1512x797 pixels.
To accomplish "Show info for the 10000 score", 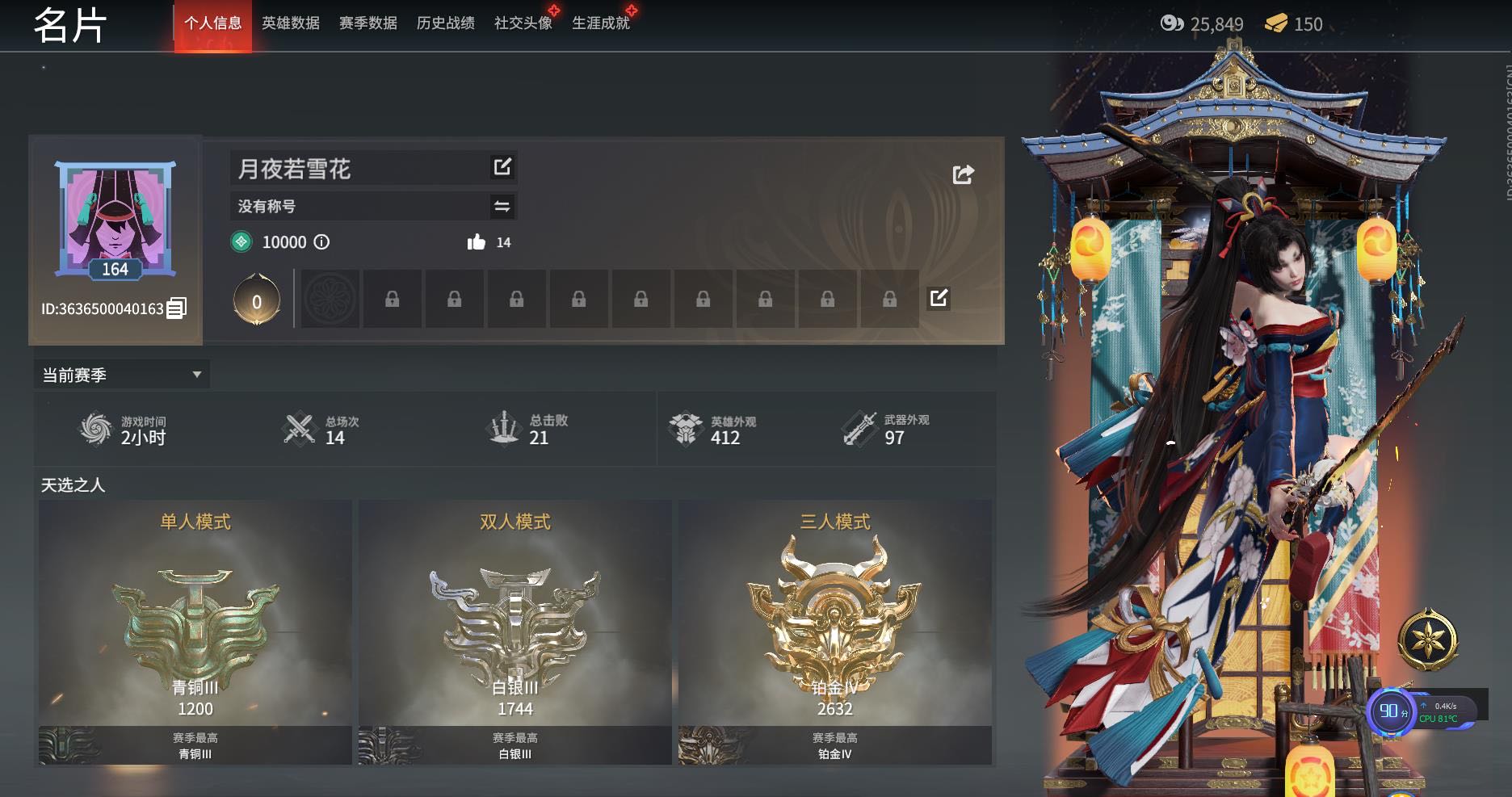I will pyautogui.click(x=321, y=242).
